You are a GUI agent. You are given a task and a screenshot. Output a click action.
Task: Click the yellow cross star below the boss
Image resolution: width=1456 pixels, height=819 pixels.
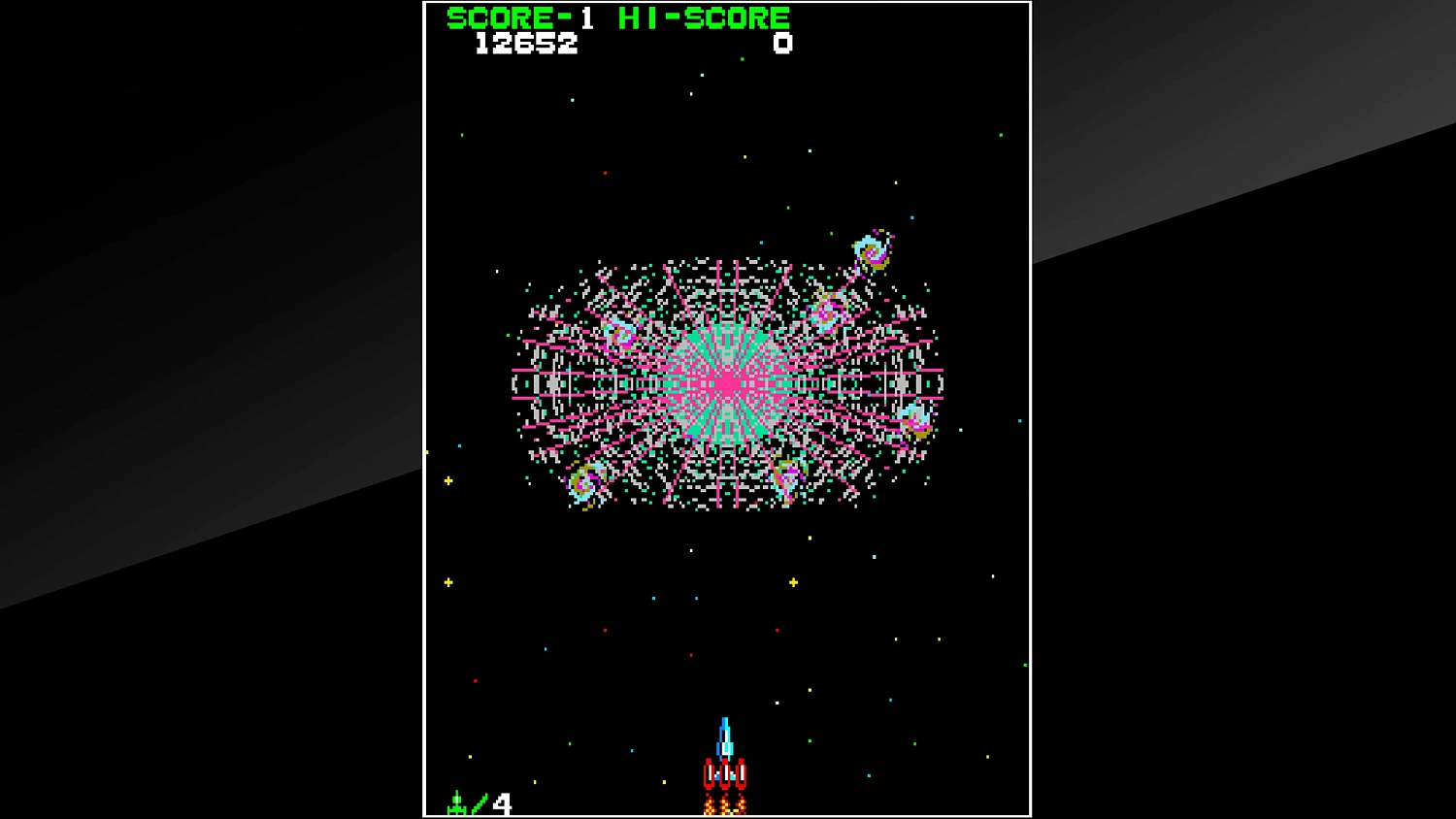tap(793, 581)
